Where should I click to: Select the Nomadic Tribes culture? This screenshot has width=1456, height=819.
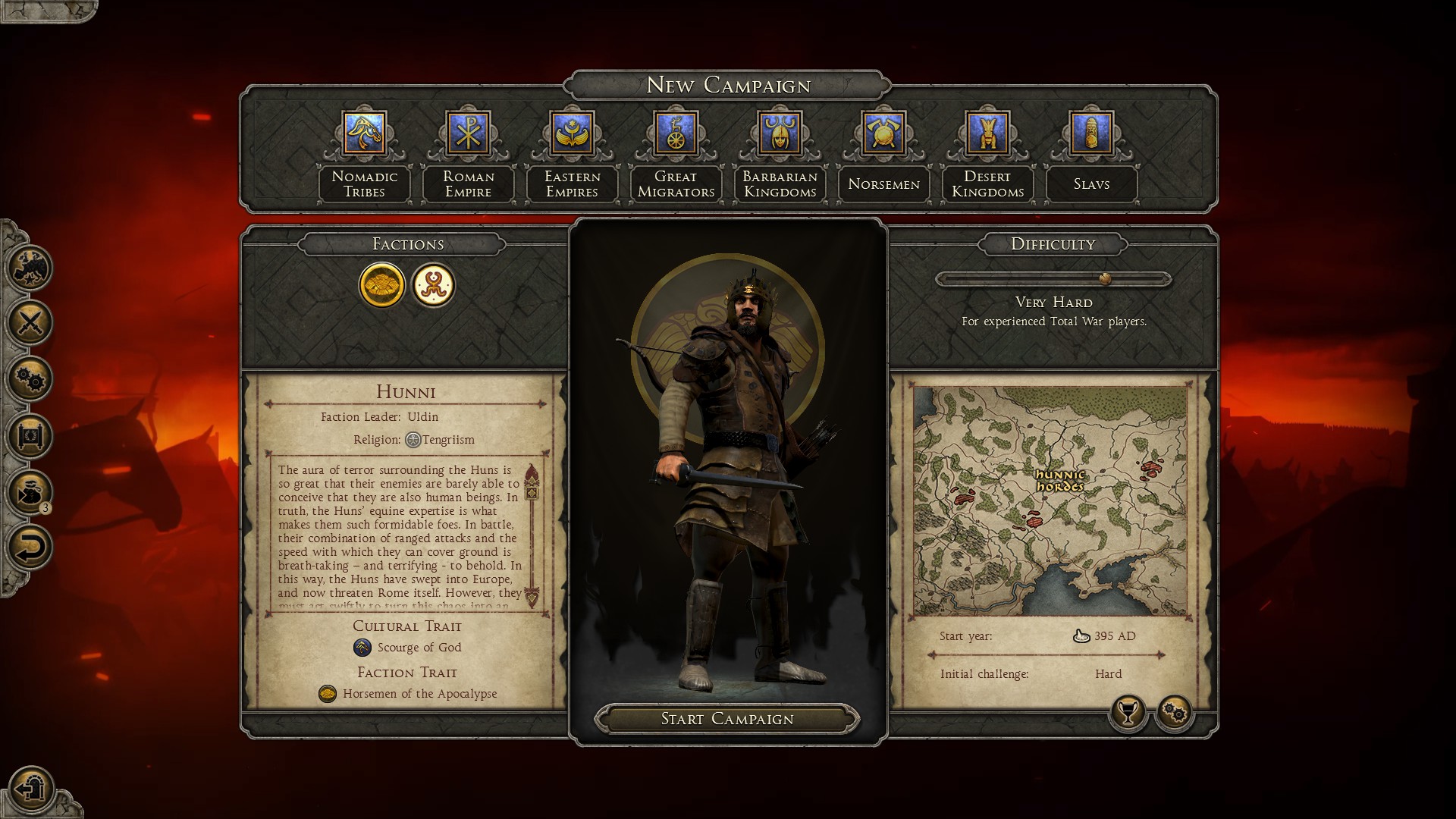pos(365,133)
